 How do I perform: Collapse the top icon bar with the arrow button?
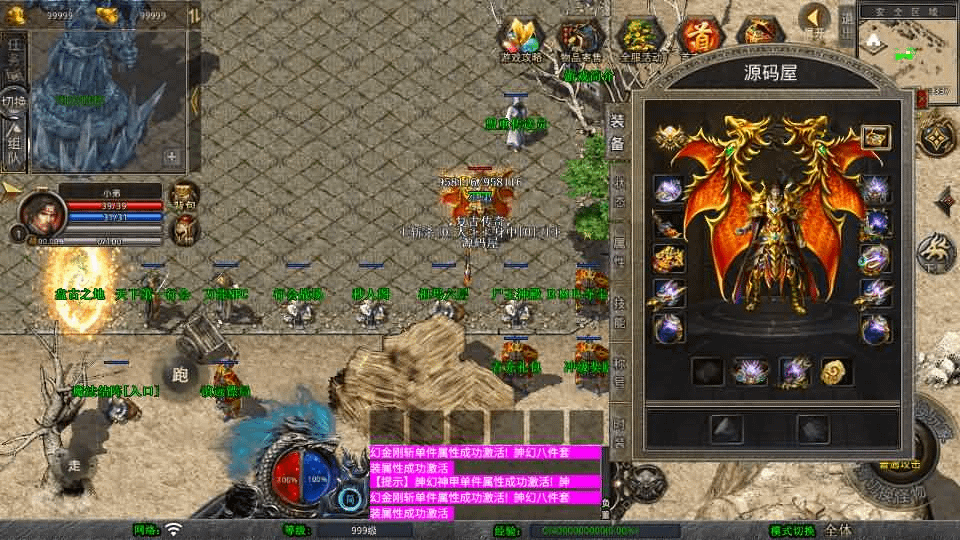tap(815, 20)
